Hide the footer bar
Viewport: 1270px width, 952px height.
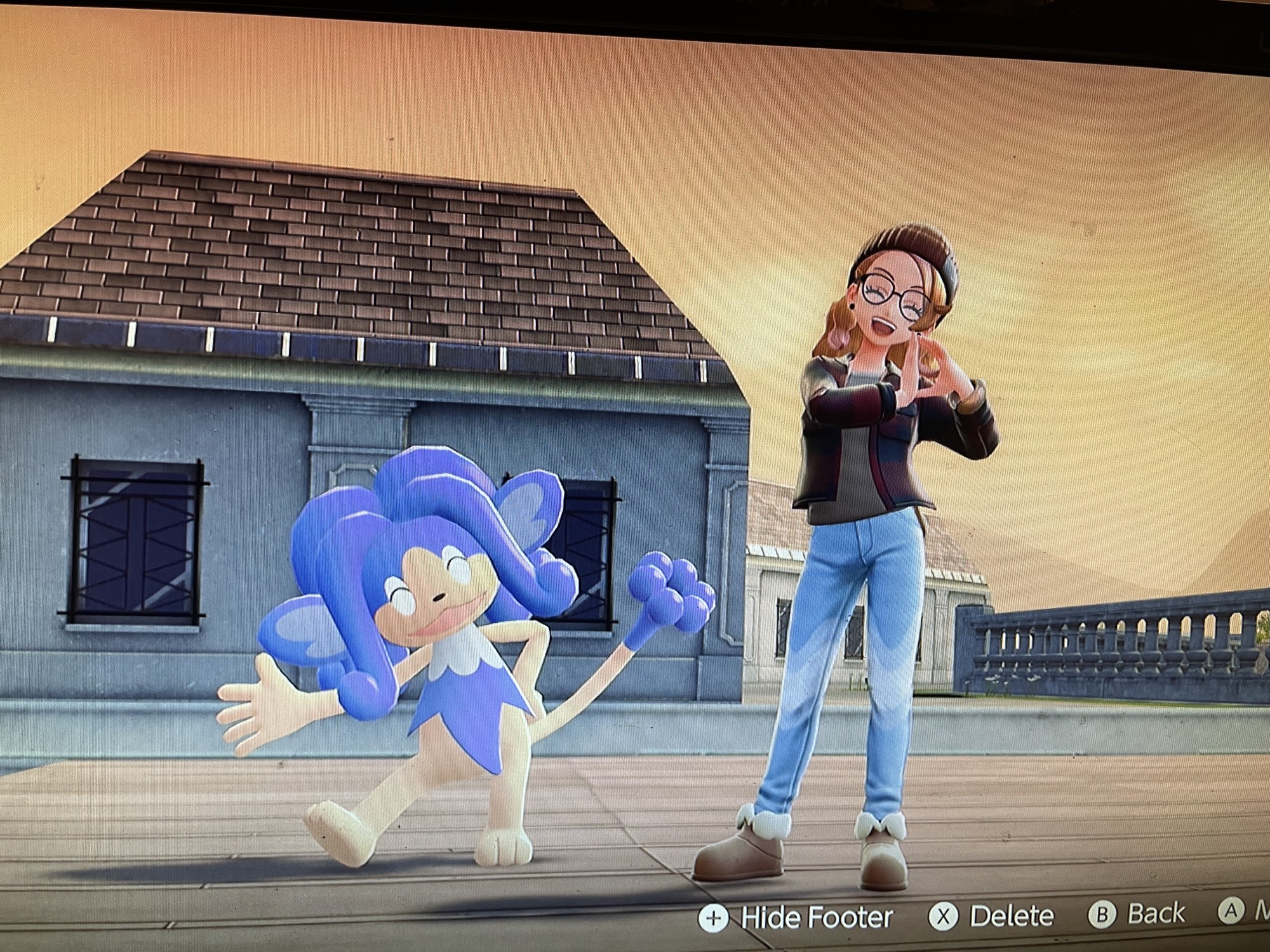(796, 918)
